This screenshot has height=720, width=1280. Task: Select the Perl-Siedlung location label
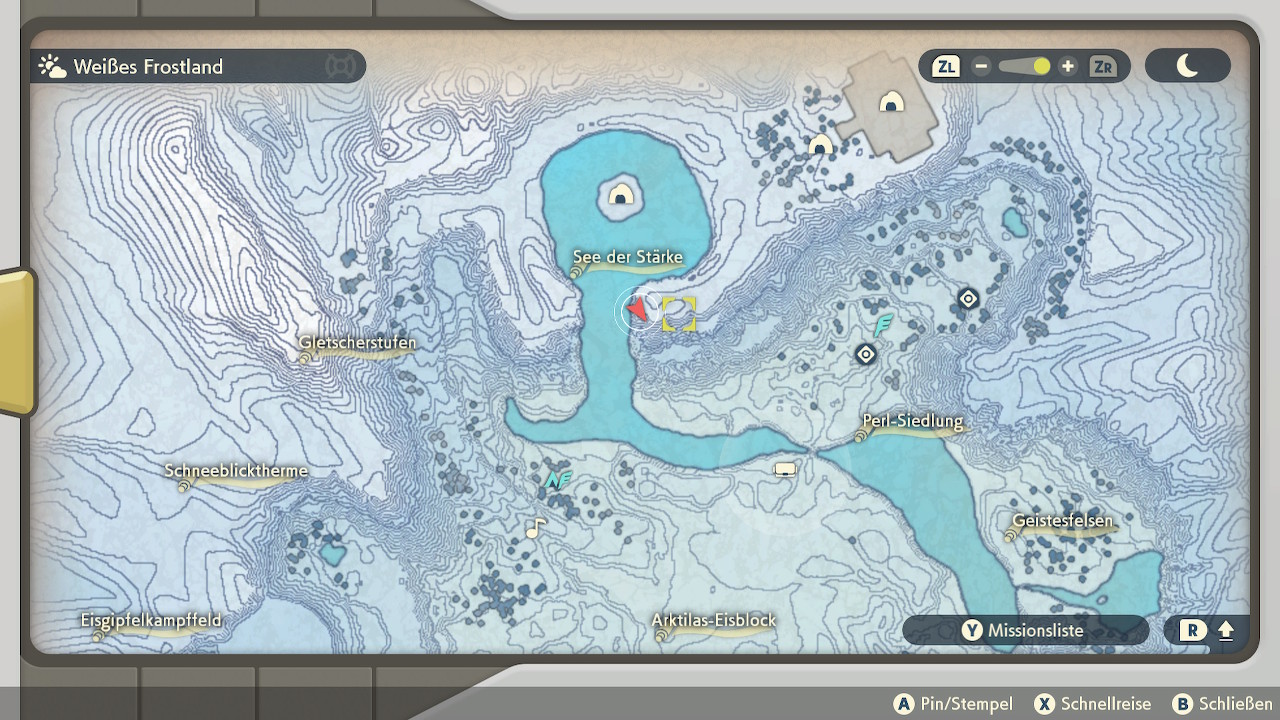click(x=912, y=422)
